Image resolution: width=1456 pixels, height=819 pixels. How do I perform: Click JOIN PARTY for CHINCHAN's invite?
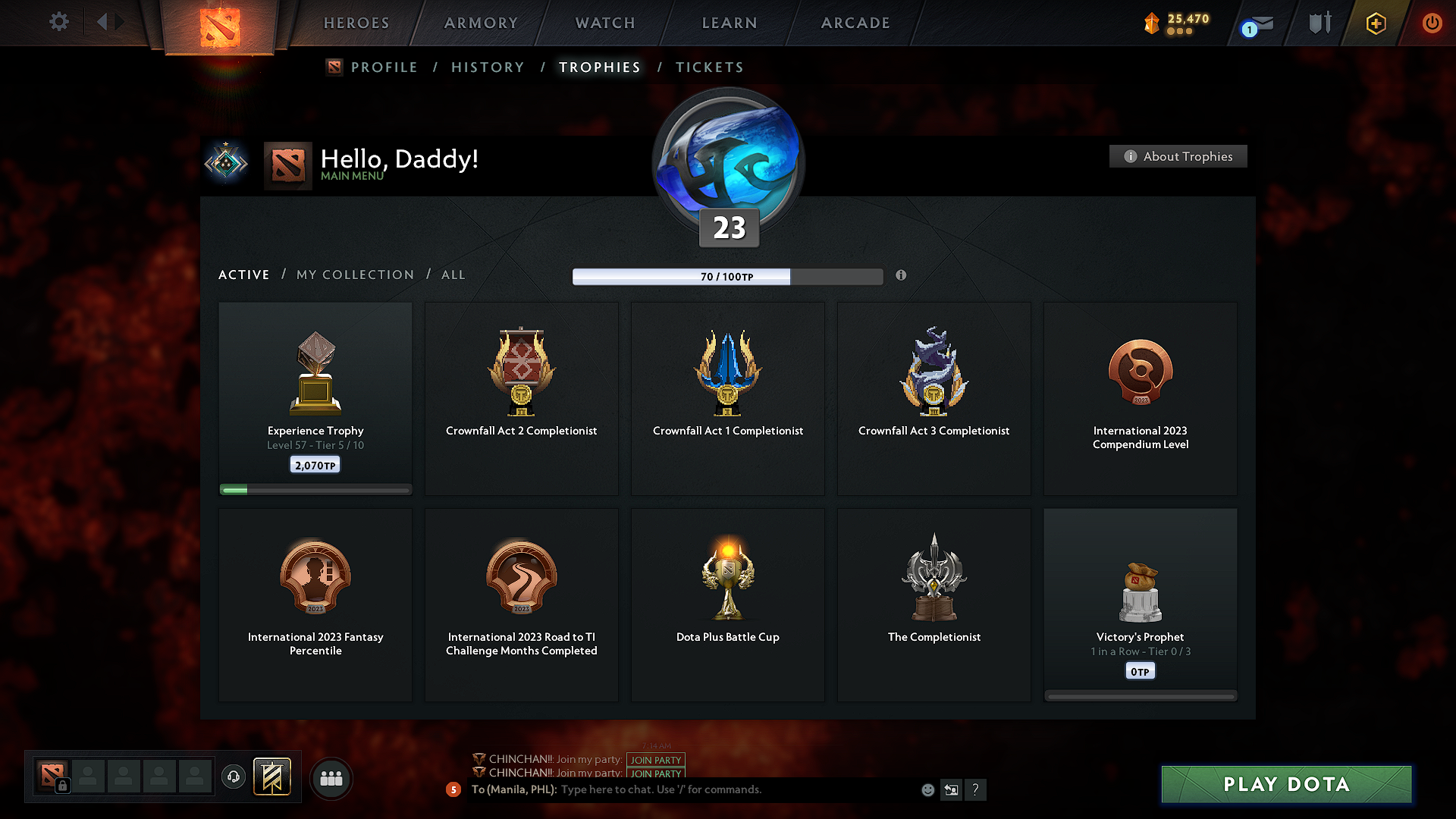(x=656, y=761)
